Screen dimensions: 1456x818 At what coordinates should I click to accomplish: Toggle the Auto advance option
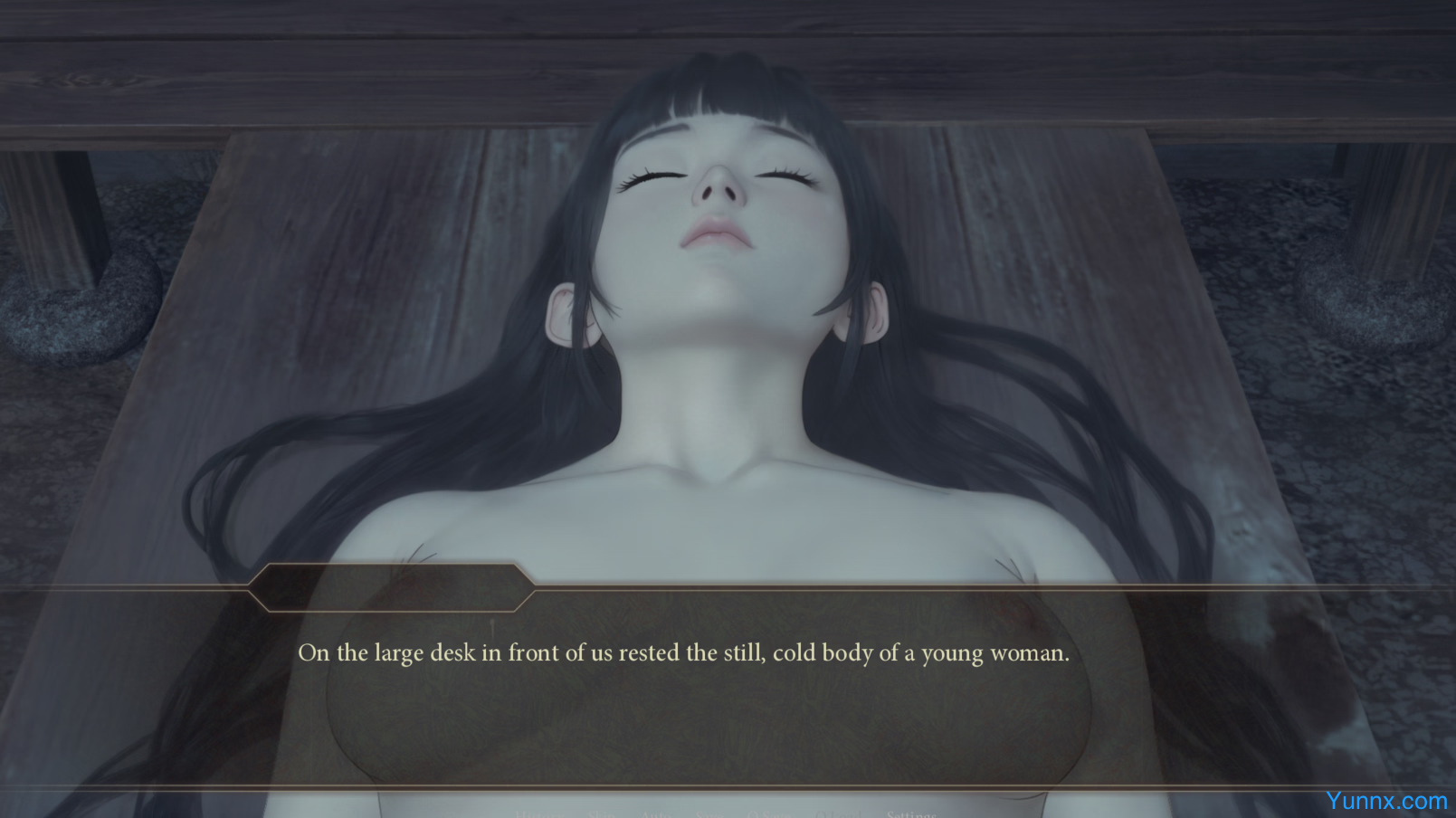pos(656,814)
